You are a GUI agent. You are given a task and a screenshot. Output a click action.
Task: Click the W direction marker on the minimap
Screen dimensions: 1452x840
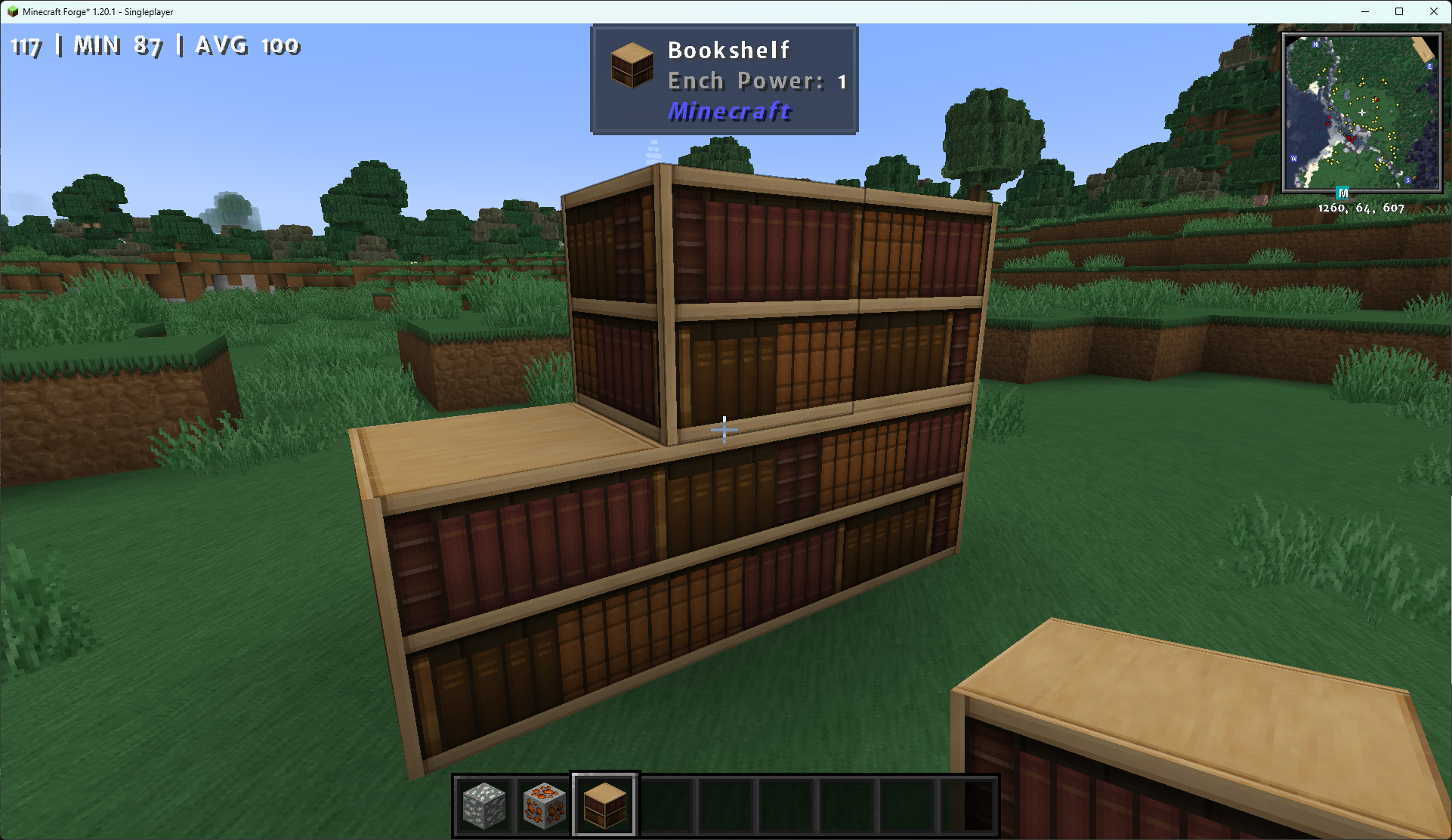coord(1293,159)
